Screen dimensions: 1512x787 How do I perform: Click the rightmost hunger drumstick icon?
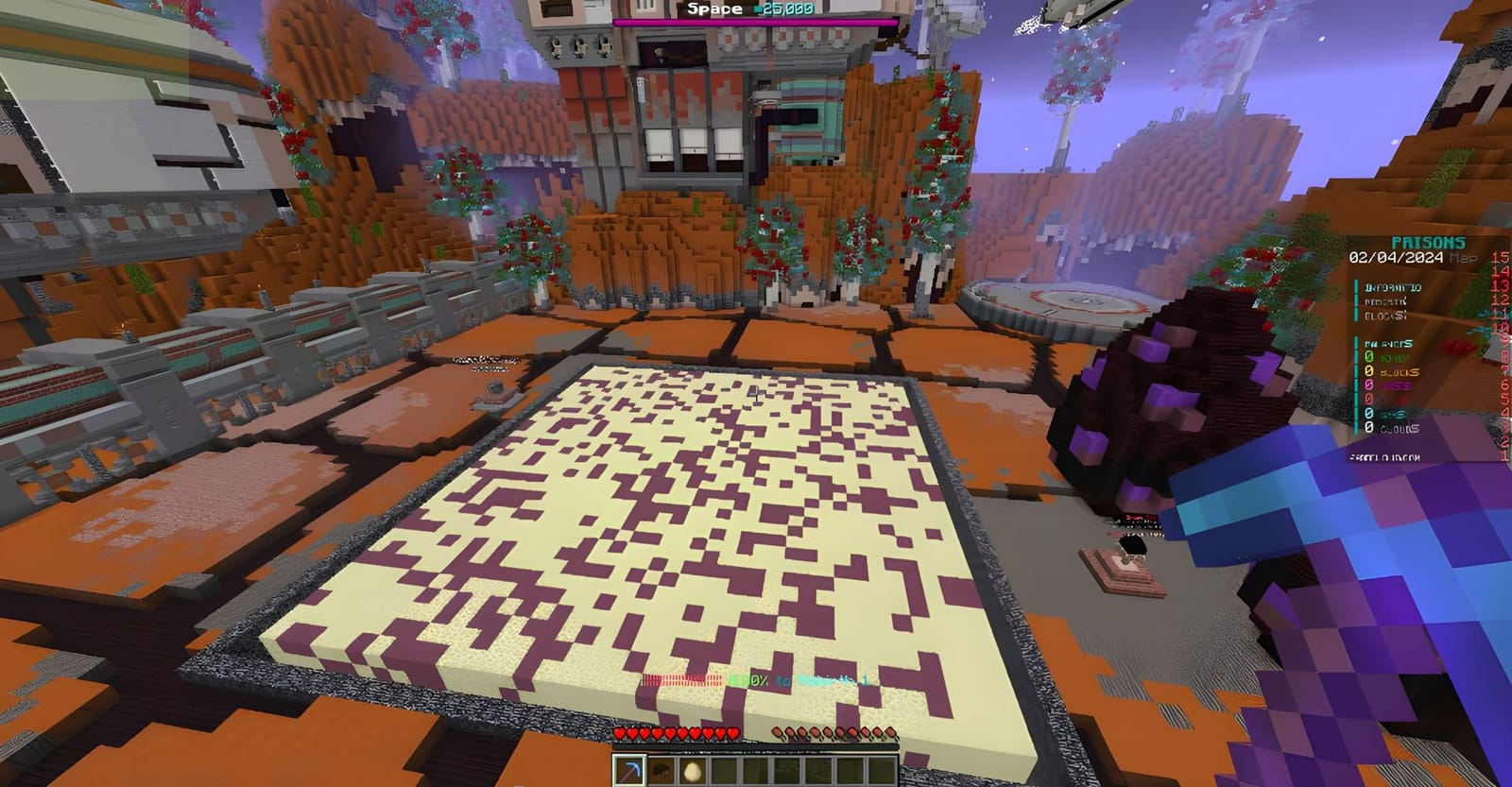(890, 733)
